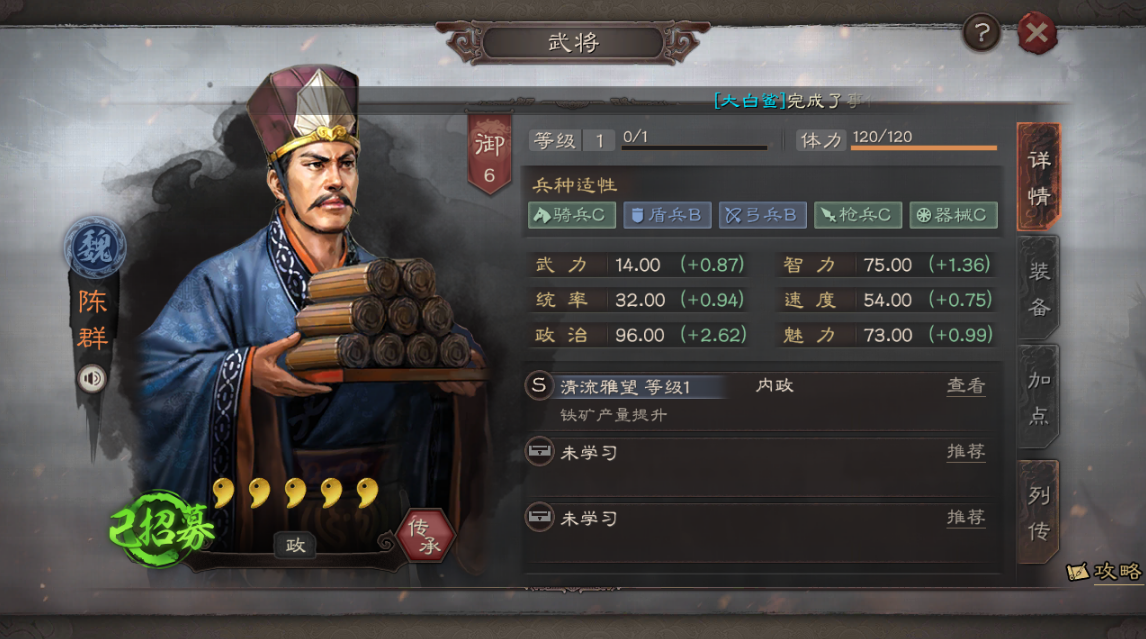Choose the 弓兵B archer aptitude badge
The width and height of the screenshot is (1146, 639).
[762, 215]
